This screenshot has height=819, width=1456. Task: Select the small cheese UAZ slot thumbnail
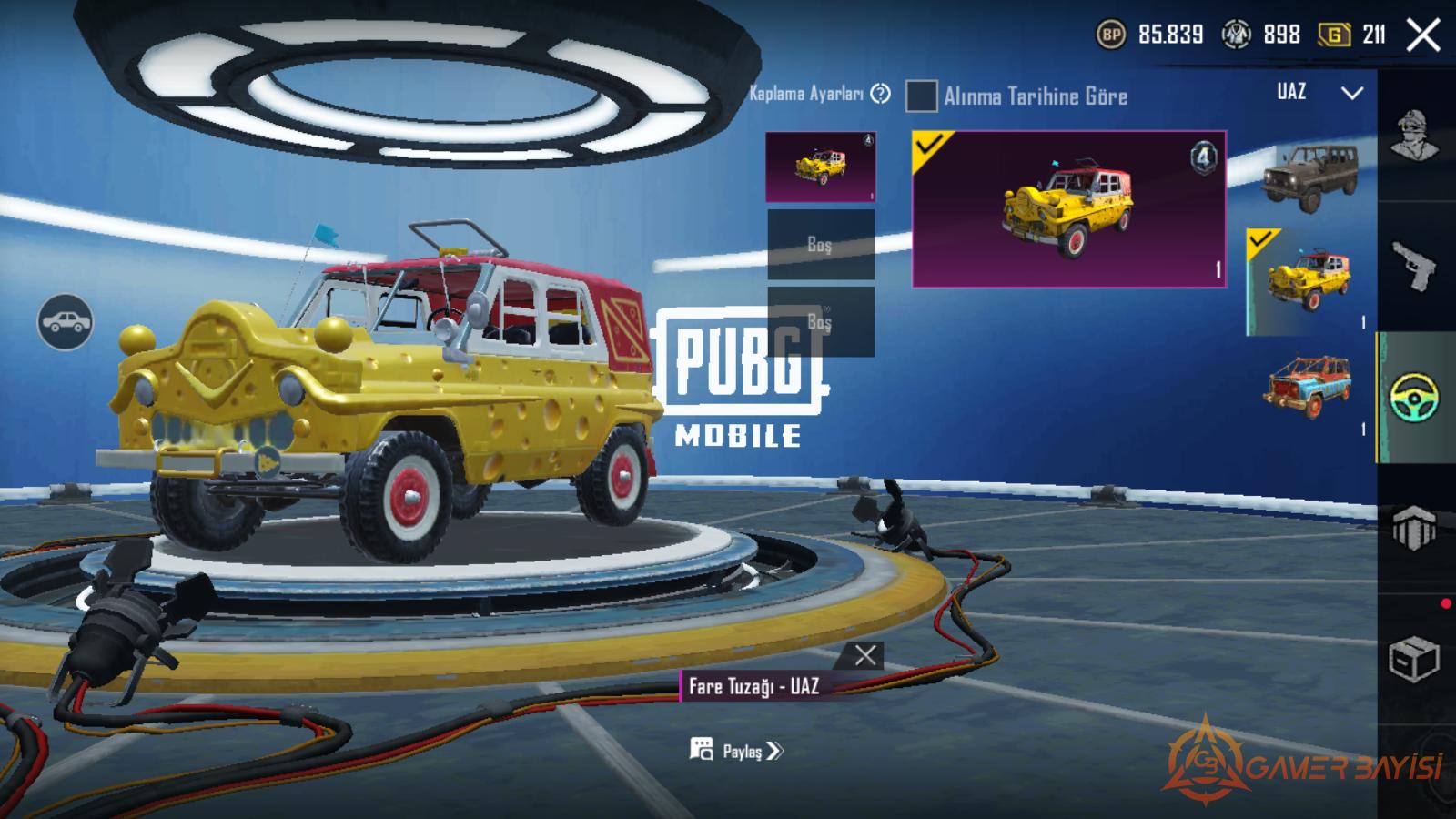coord(820,167)
